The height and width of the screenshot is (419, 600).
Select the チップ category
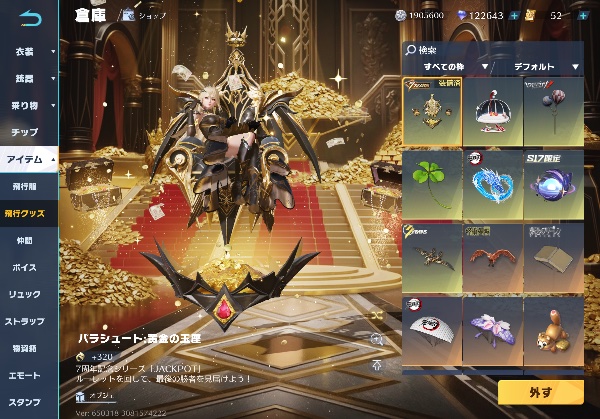click(25, 132)
